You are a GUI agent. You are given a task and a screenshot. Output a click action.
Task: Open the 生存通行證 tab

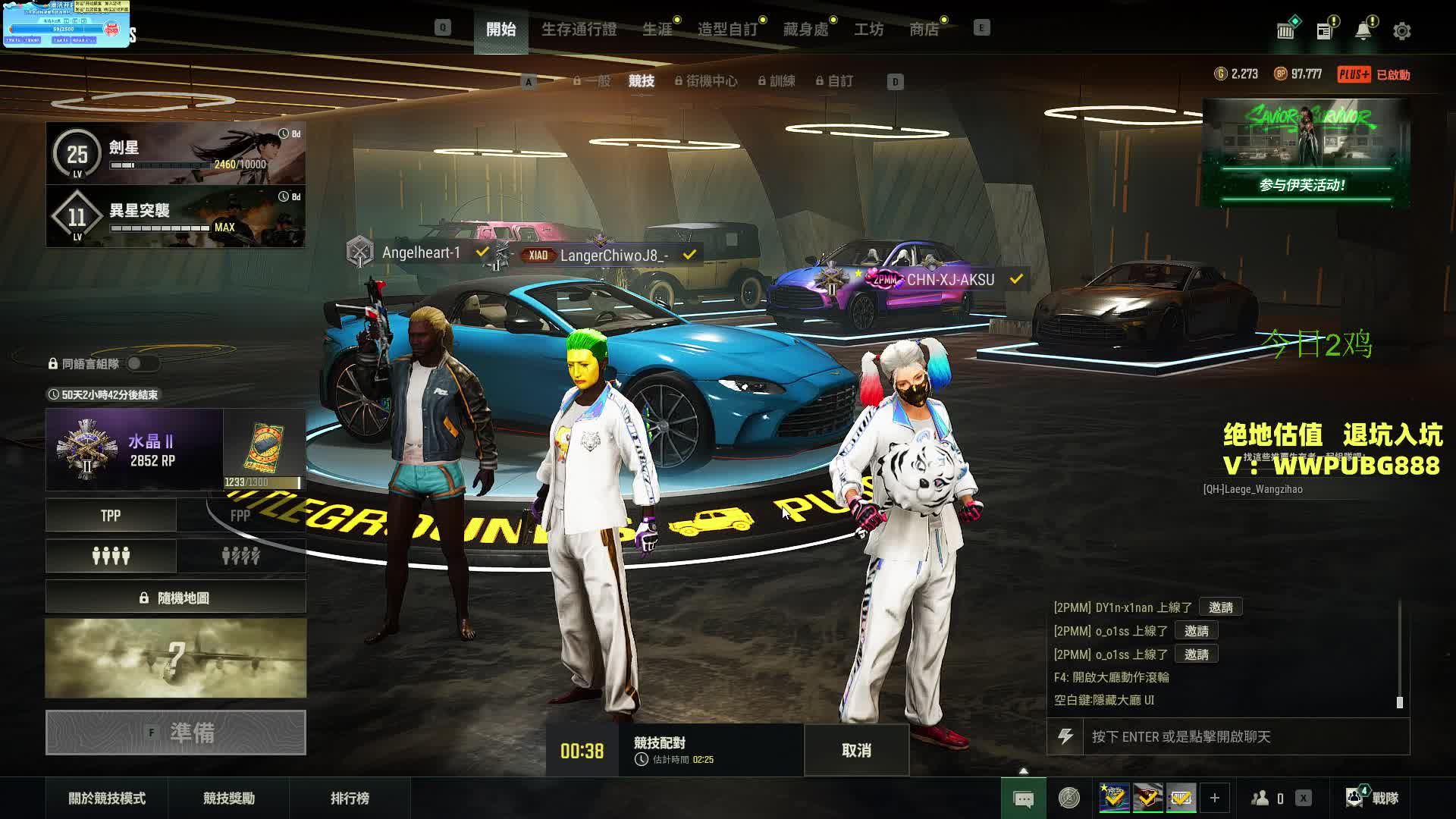[x=579, y=30]
